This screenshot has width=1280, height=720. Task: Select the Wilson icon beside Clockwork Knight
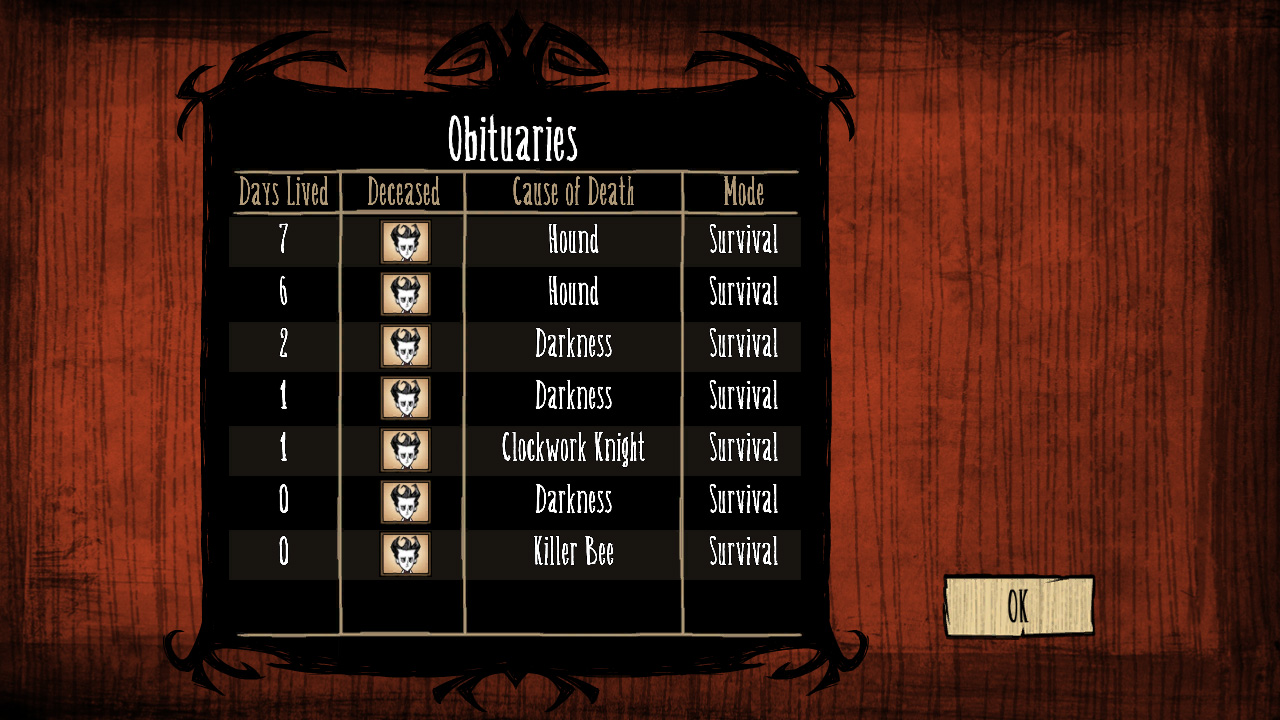point(403,449)
